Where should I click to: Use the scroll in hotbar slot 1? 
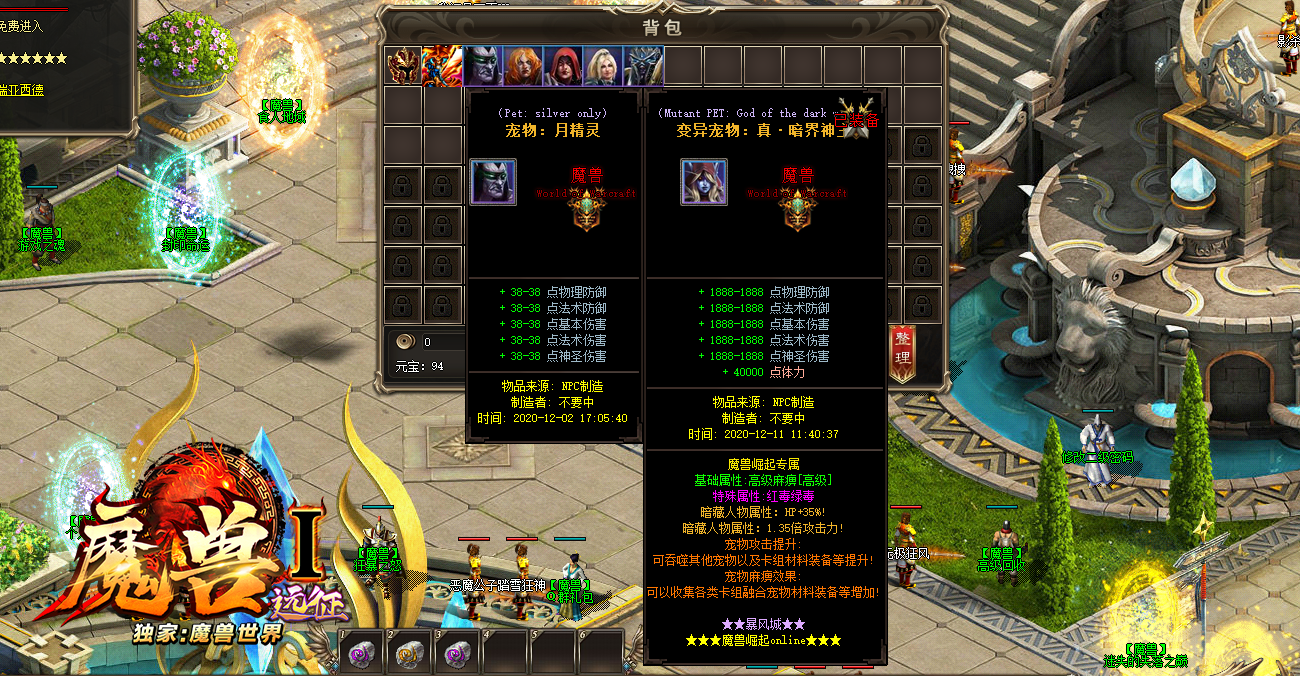coord(360,653)
